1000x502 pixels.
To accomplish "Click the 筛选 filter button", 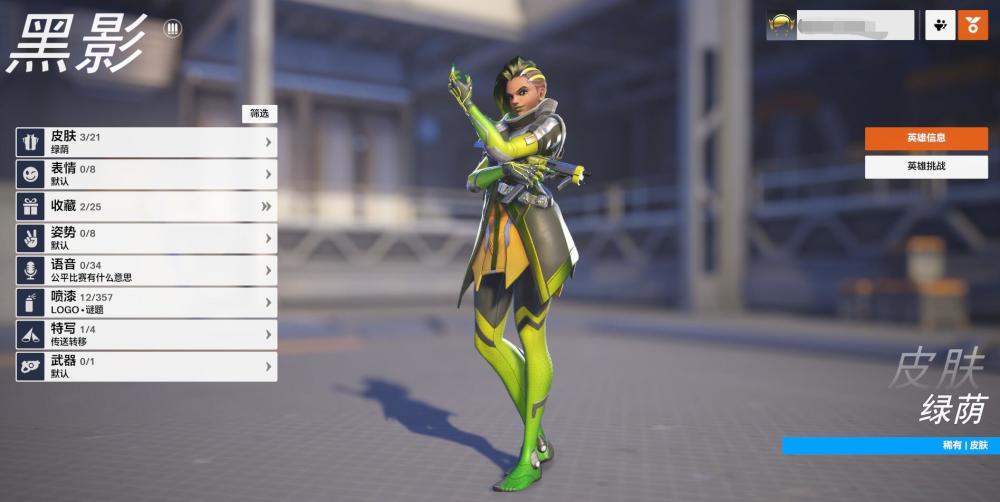I will (x=259, y=114).
